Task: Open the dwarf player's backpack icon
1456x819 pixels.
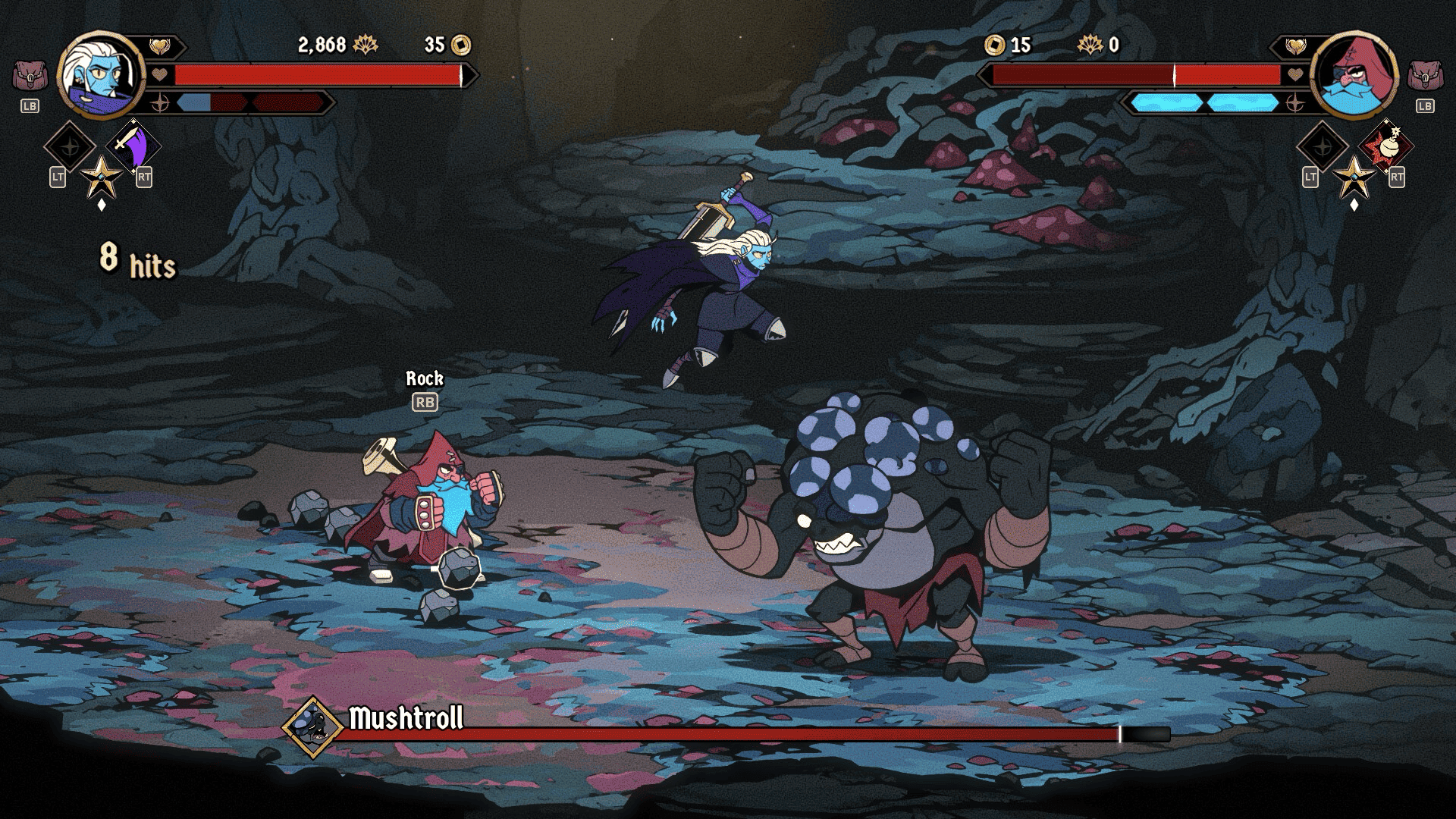Action: click(1425, 77)
